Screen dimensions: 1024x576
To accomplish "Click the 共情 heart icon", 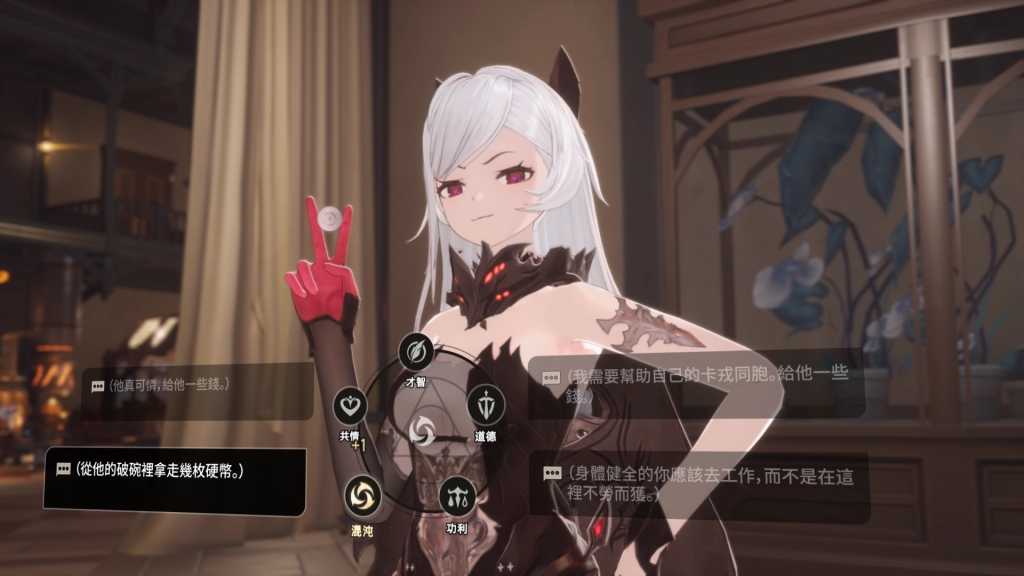I will pyautogui.click(x=350, y=404).
